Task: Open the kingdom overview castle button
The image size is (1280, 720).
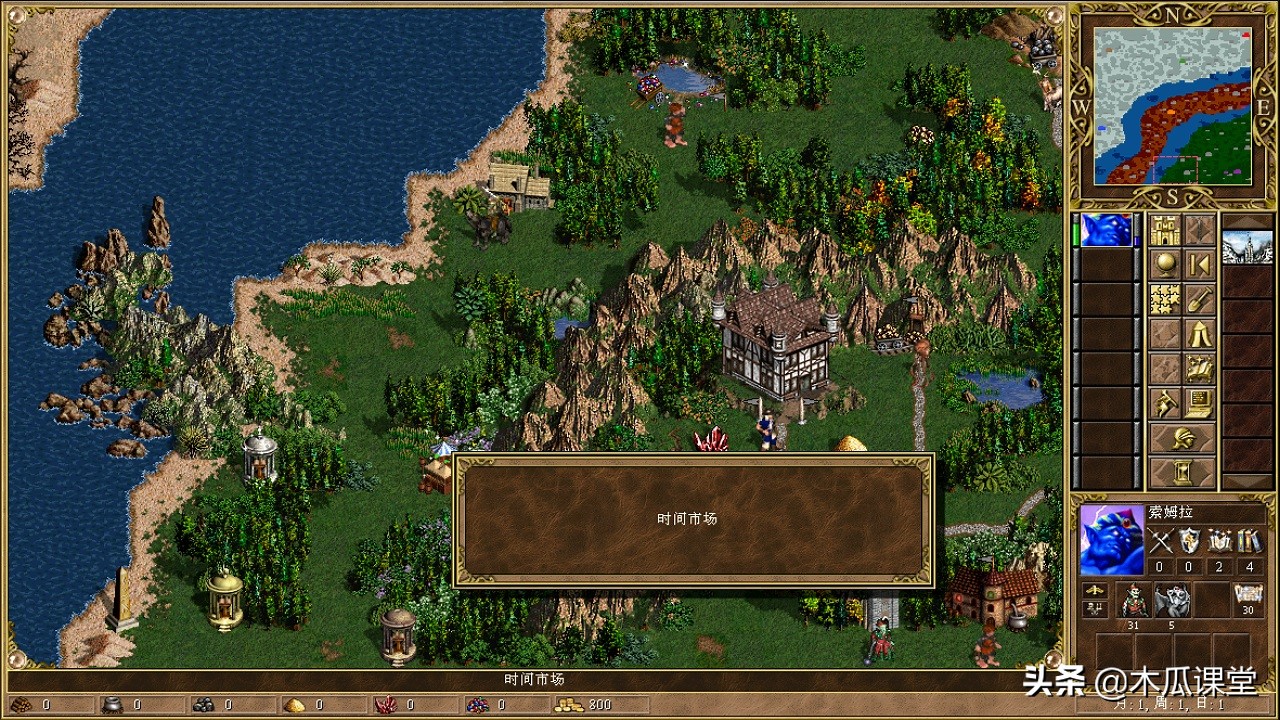Action: tap(1165, 230)
